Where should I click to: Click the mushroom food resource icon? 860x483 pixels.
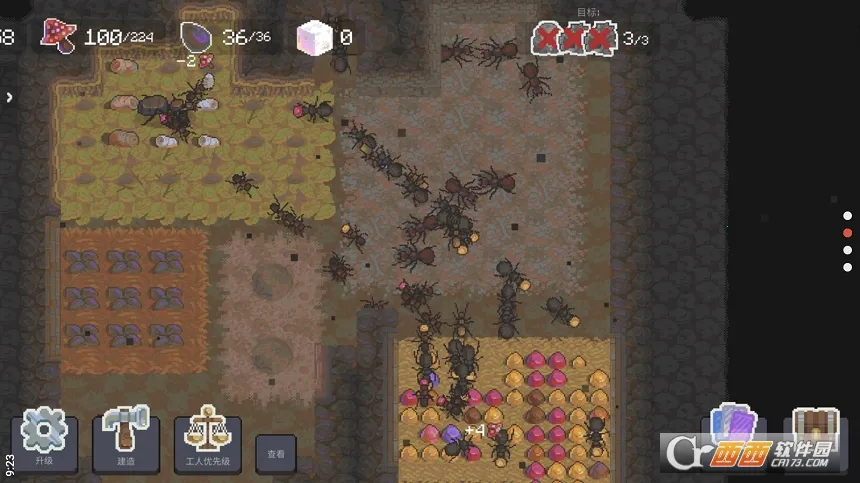point(58,36)
